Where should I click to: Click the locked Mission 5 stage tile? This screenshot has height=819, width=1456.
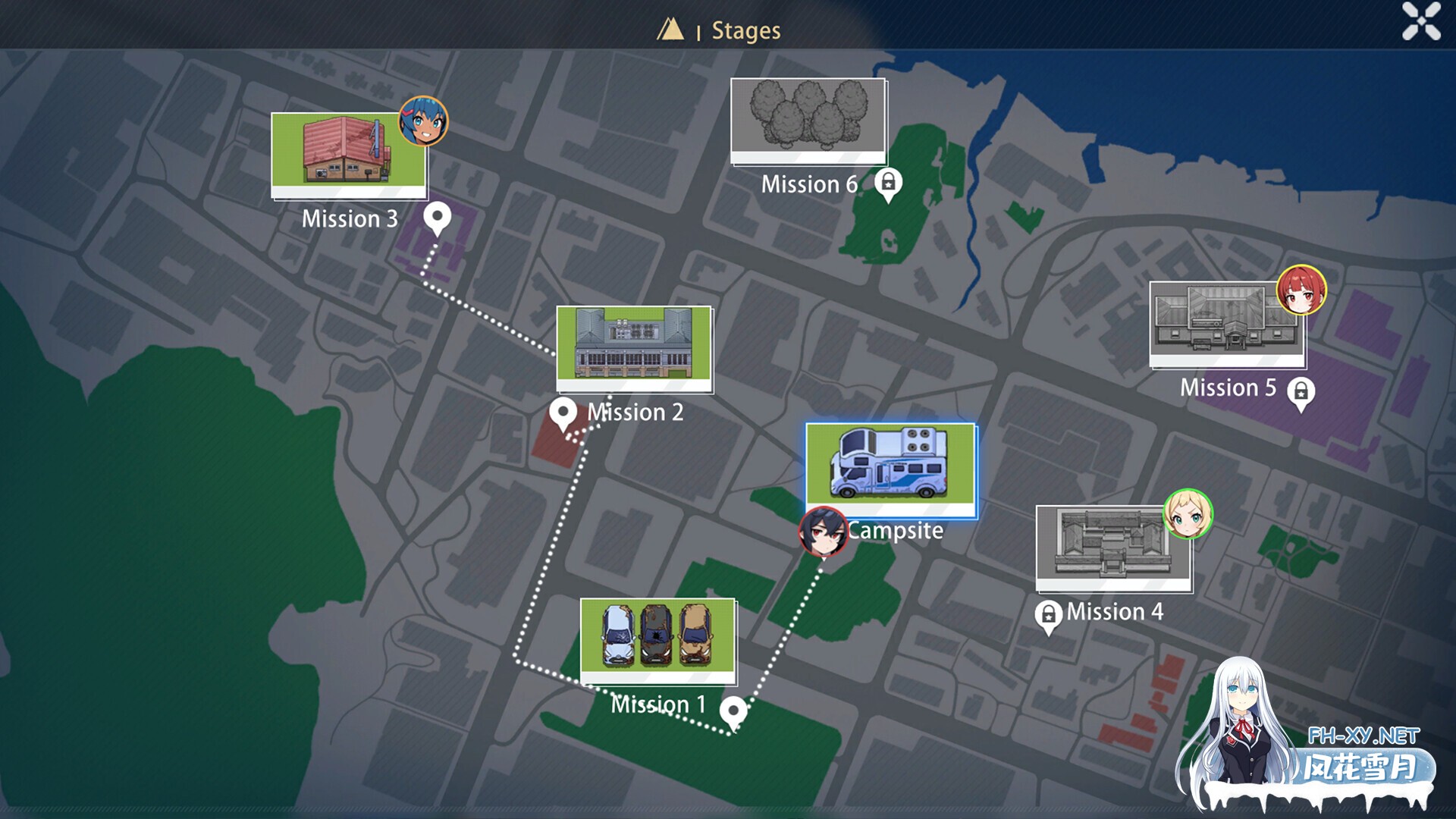1226,324
